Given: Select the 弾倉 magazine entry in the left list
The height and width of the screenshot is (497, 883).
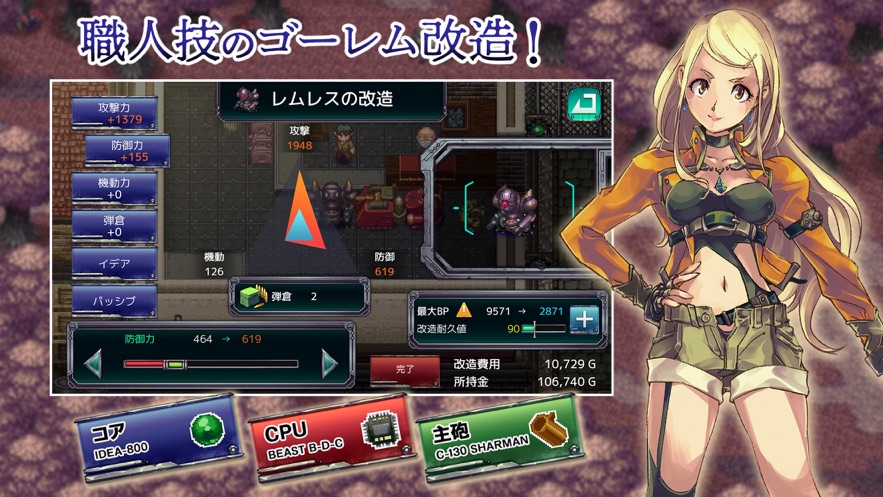Looking at the screenshot, I should point(114,226).
